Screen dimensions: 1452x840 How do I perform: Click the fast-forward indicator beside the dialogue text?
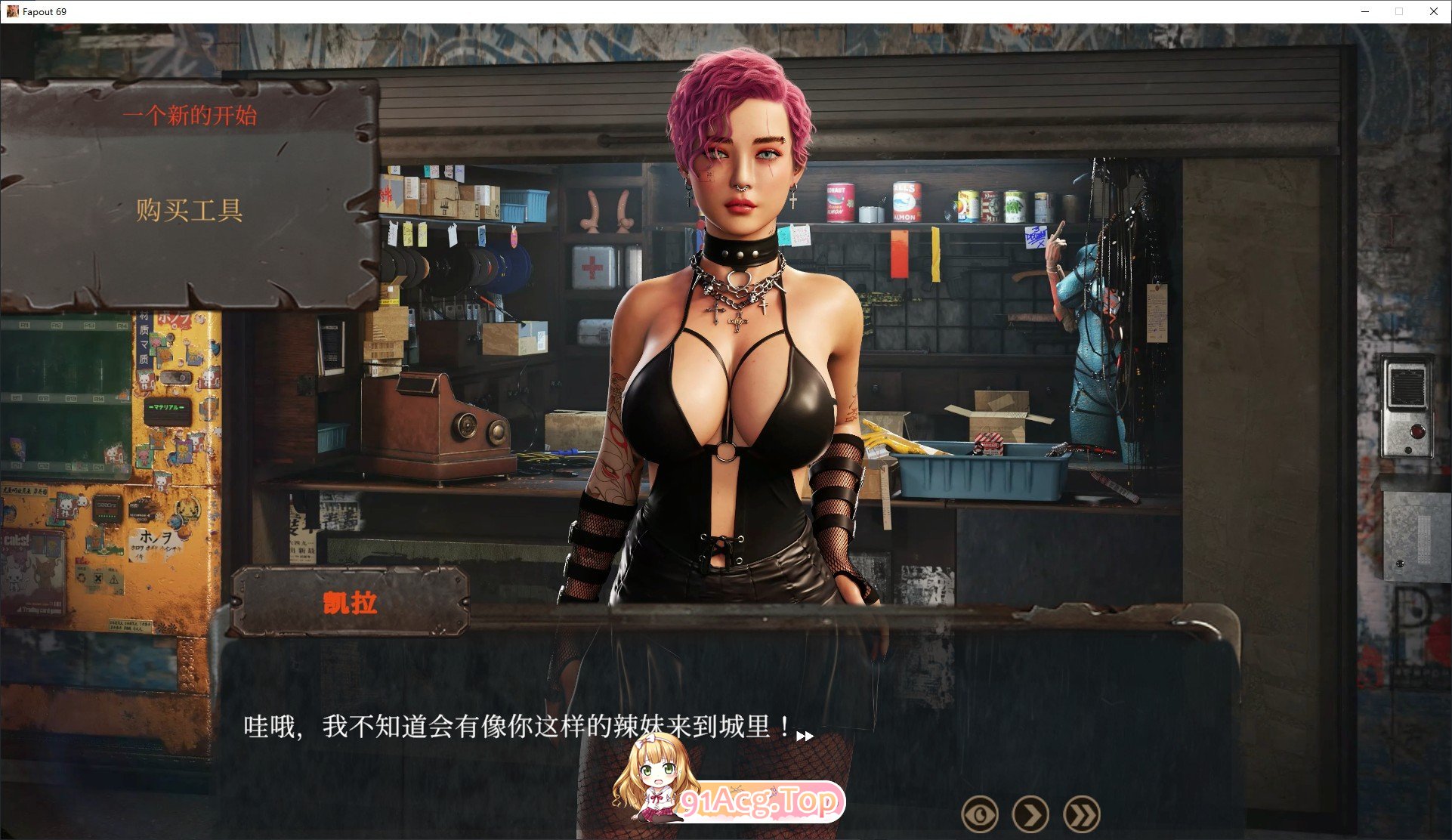click(x=805, y=737)
